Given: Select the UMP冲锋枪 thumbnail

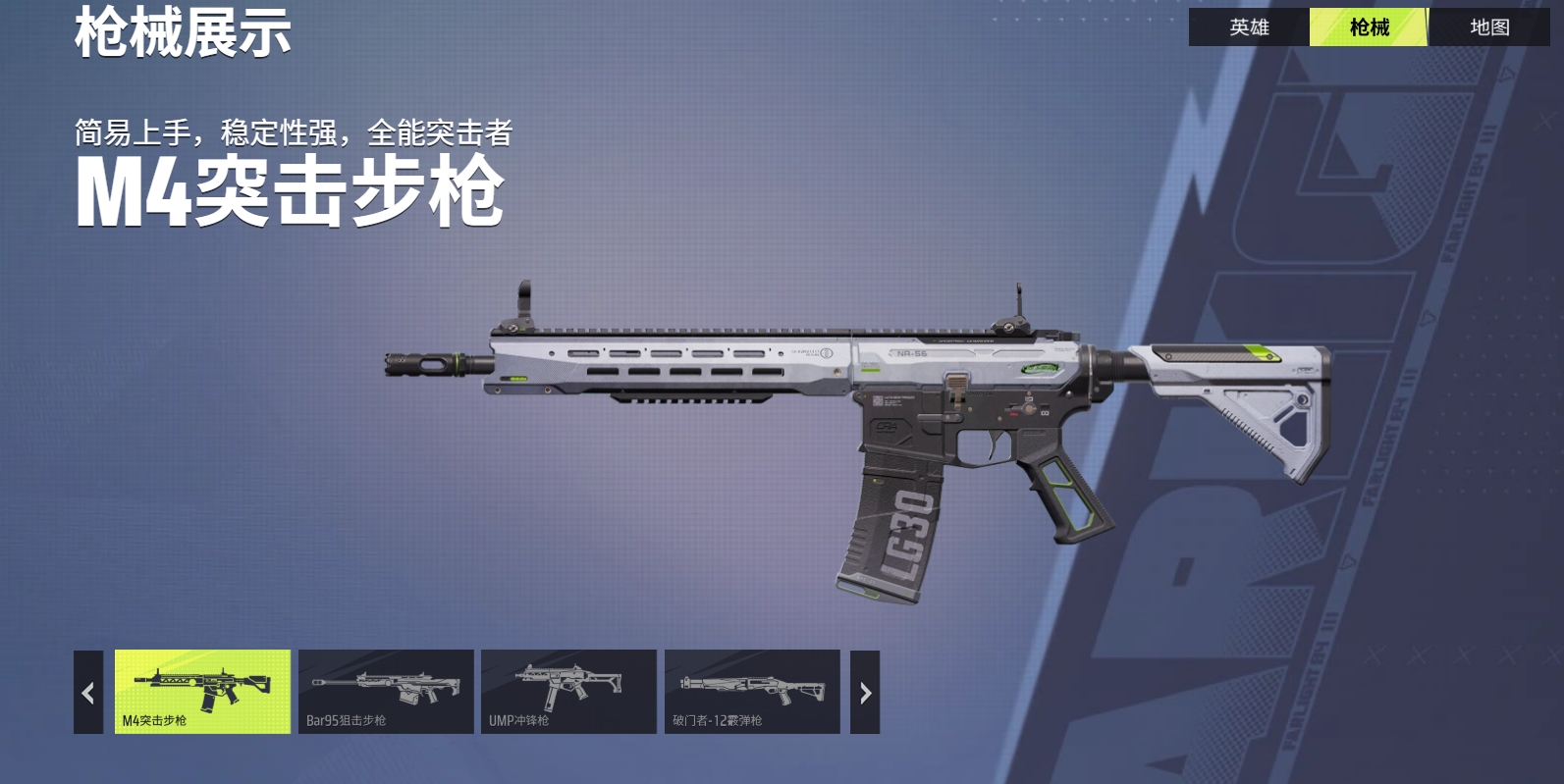Looking at the screenshot, I should click(569, 692).
